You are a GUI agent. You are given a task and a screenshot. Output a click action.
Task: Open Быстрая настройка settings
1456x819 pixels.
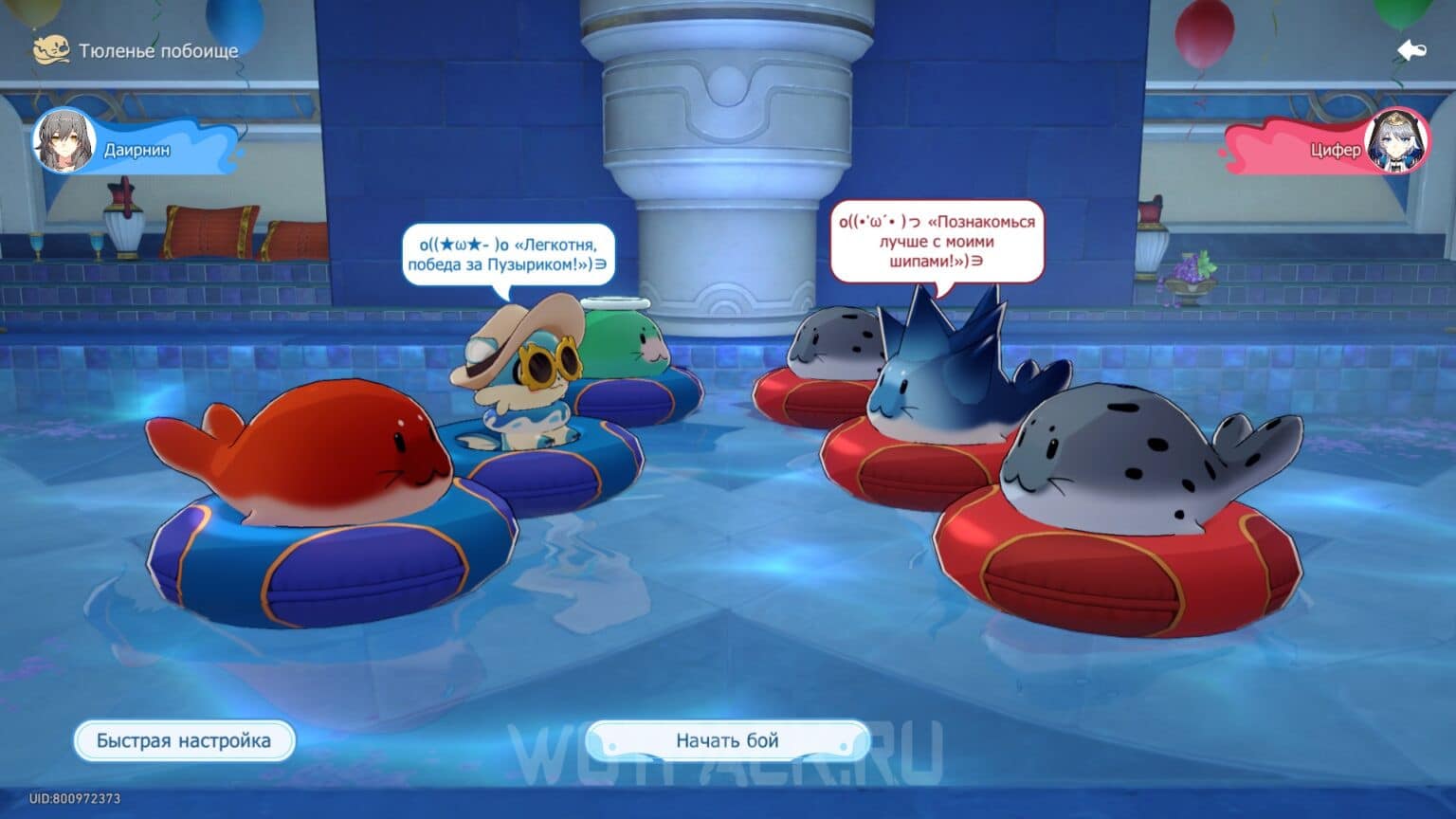tap(183, 740)
